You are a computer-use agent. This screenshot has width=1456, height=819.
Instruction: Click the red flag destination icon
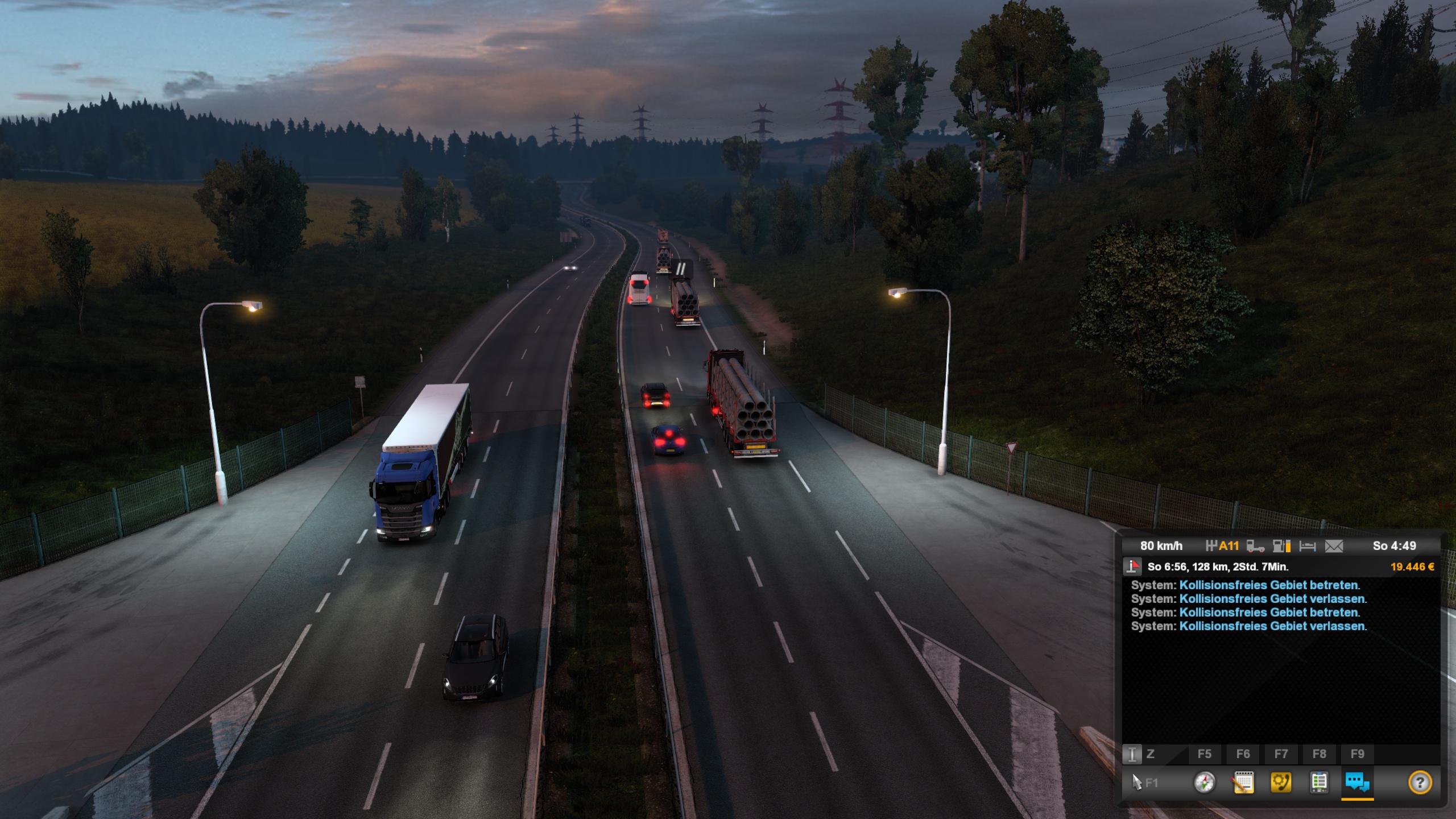click(1132, 566)
